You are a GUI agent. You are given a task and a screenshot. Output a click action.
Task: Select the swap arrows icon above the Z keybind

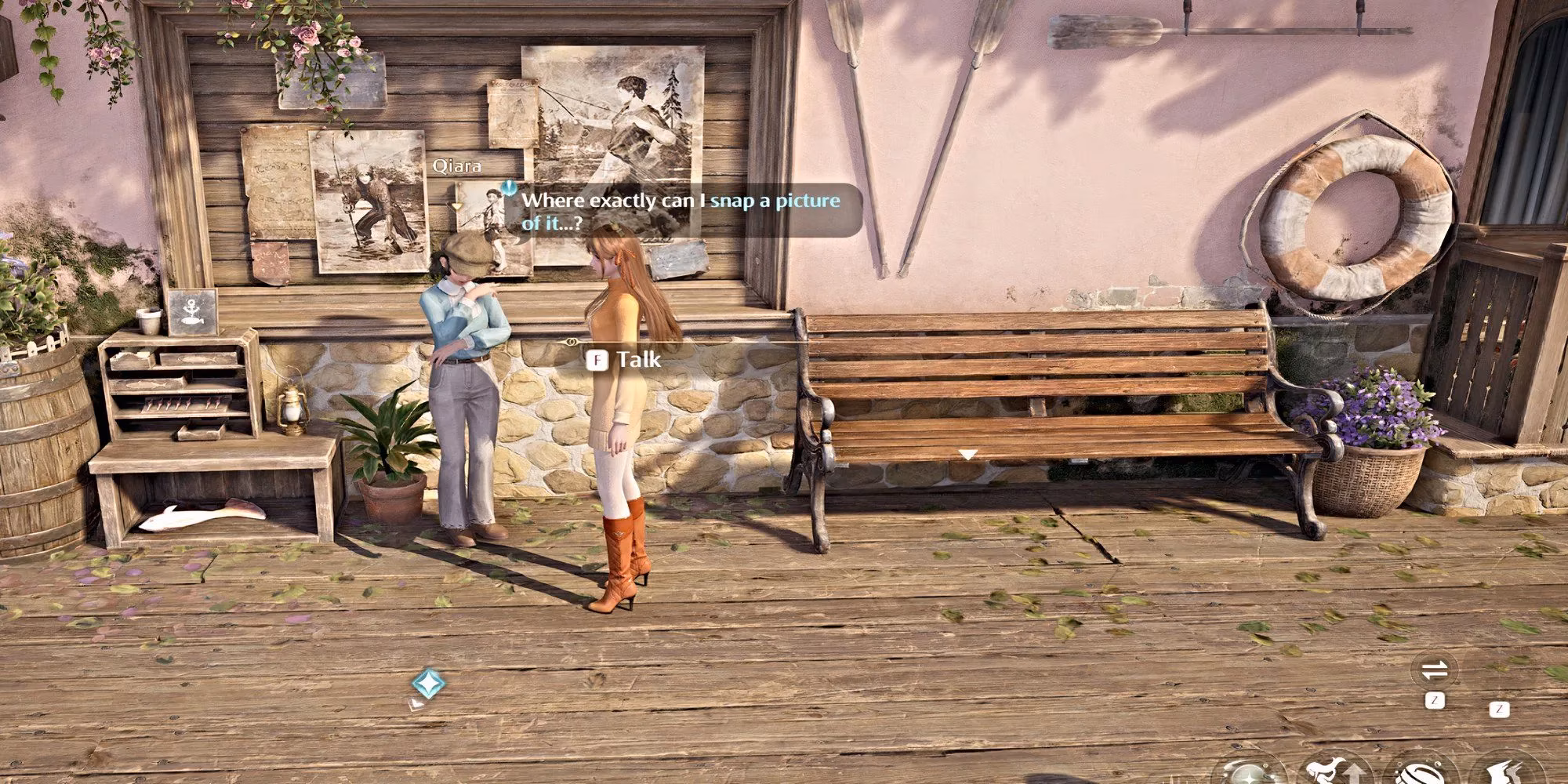pyautogui.click(x=1433, y=669)
